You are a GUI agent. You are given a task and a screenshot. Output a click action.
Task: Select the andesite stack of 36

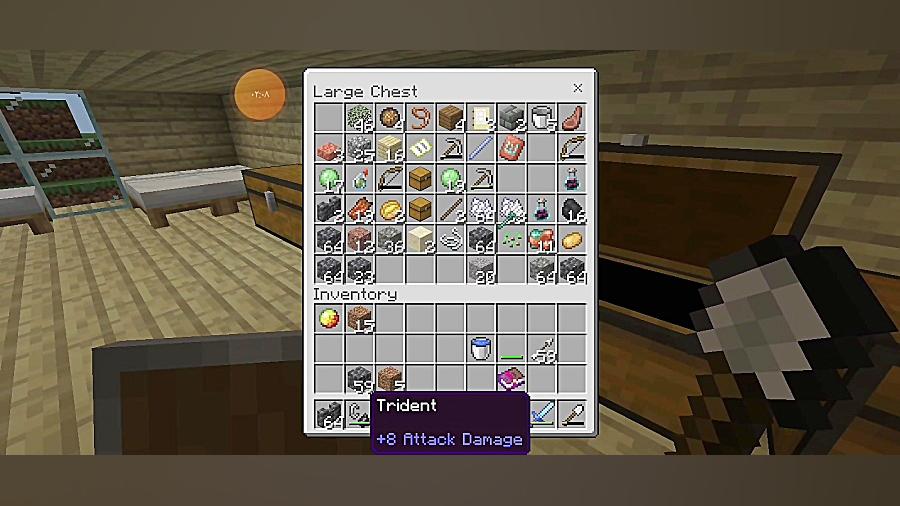(389, 241)
